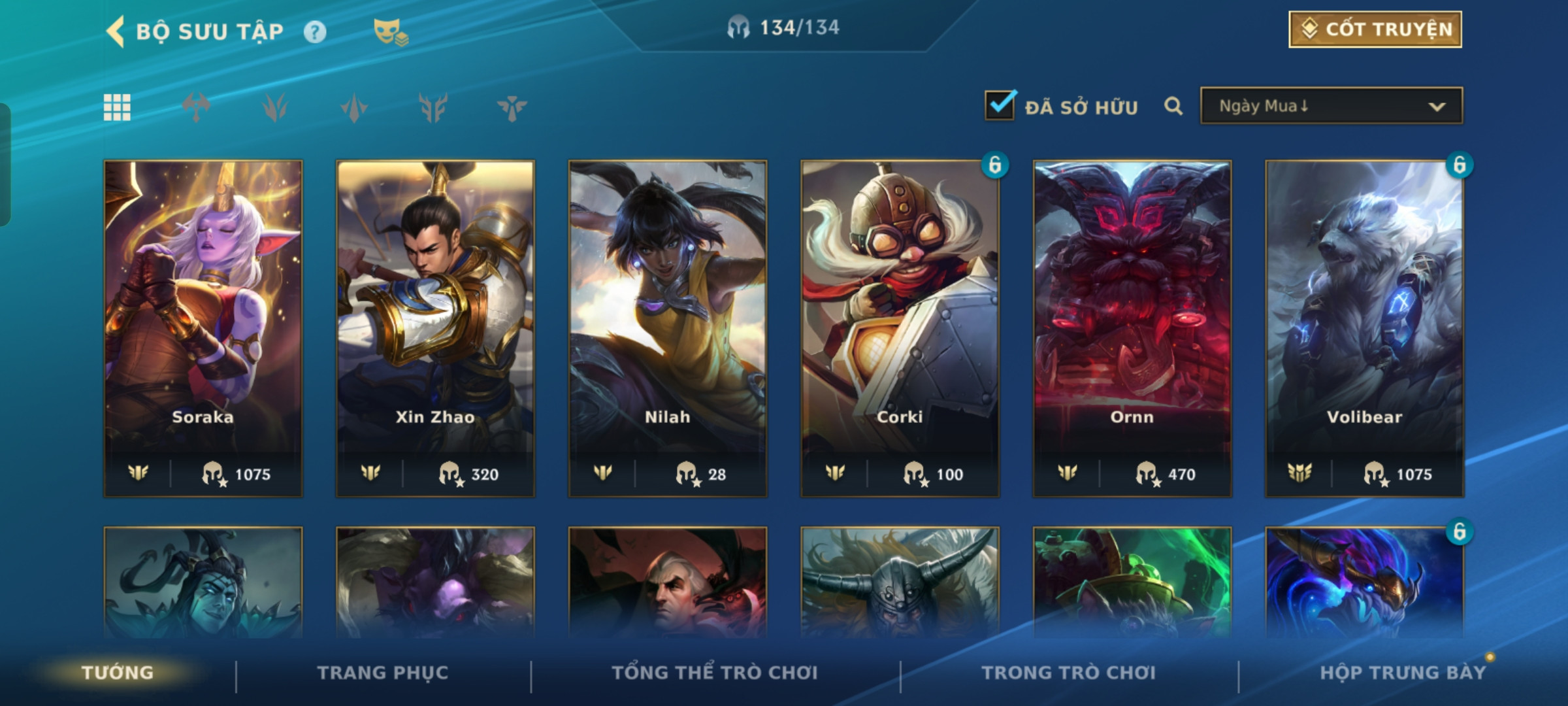The height and width of the screenshot is (706, 1568).
Task: Open the Cốt Truyện button
Action: coord(1375,29)
